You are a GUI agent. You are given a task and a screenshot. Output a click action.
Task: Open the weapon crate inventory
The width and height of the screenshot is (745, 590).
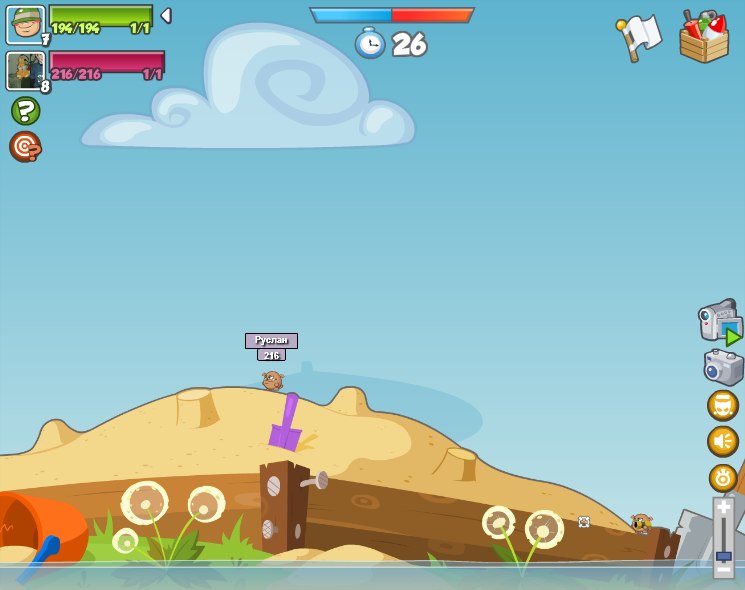pos(703,37)
